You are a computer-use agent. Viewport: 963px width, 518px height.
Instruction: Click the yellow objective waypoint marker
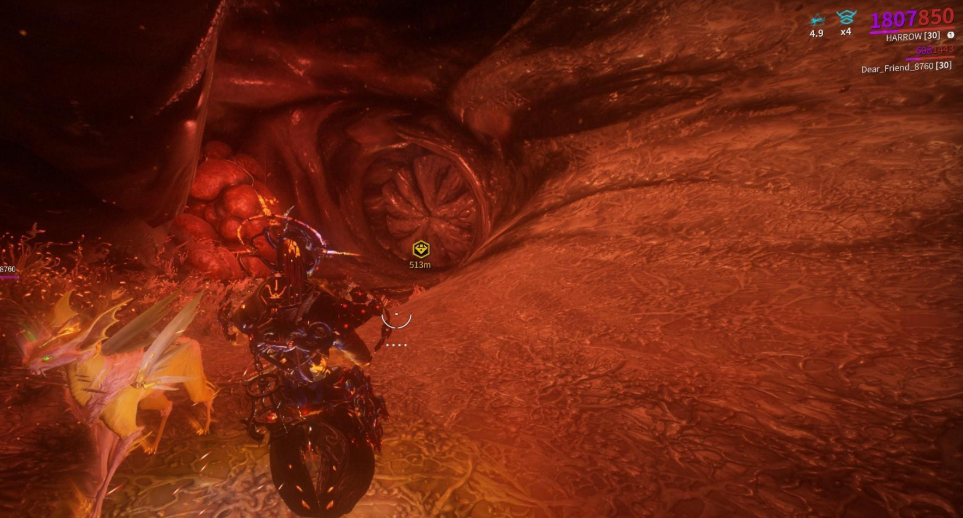pyautogui.click(x=420, y=248)
